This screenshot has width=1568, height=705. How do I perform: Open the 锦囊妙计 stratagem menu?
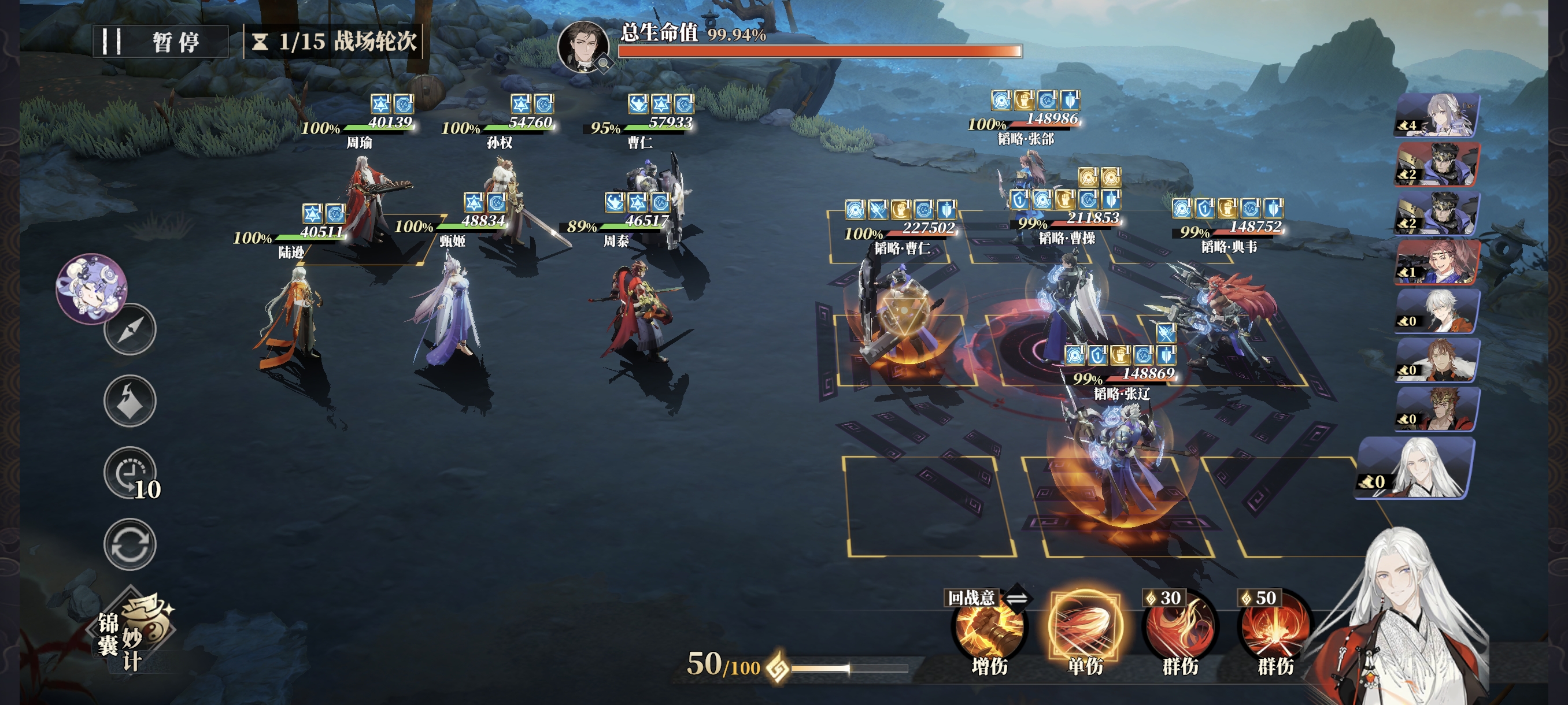click(135, 631)
